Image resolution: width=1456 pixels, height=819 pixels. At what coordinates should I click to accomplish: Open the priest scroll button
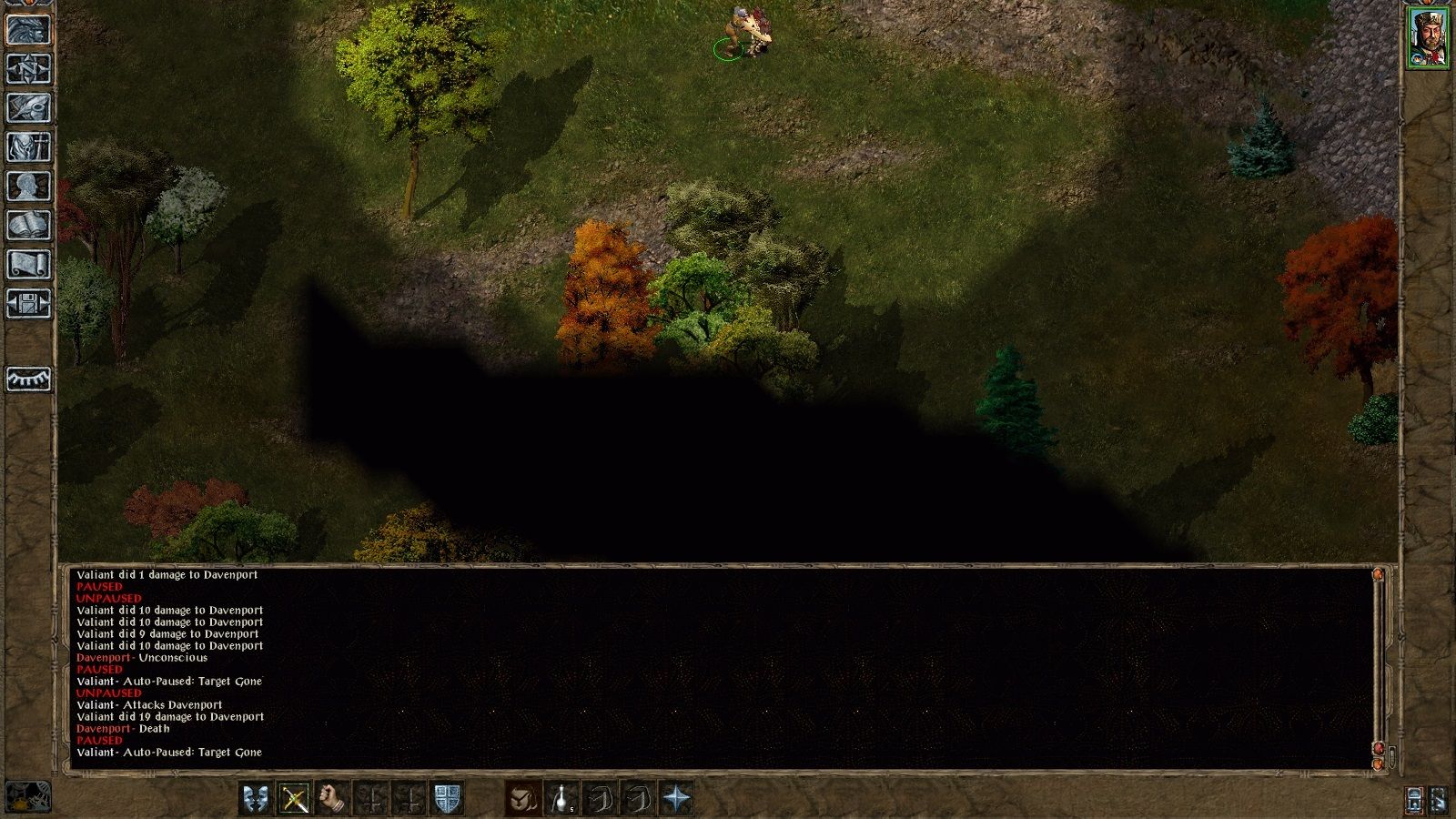[28, 264]
